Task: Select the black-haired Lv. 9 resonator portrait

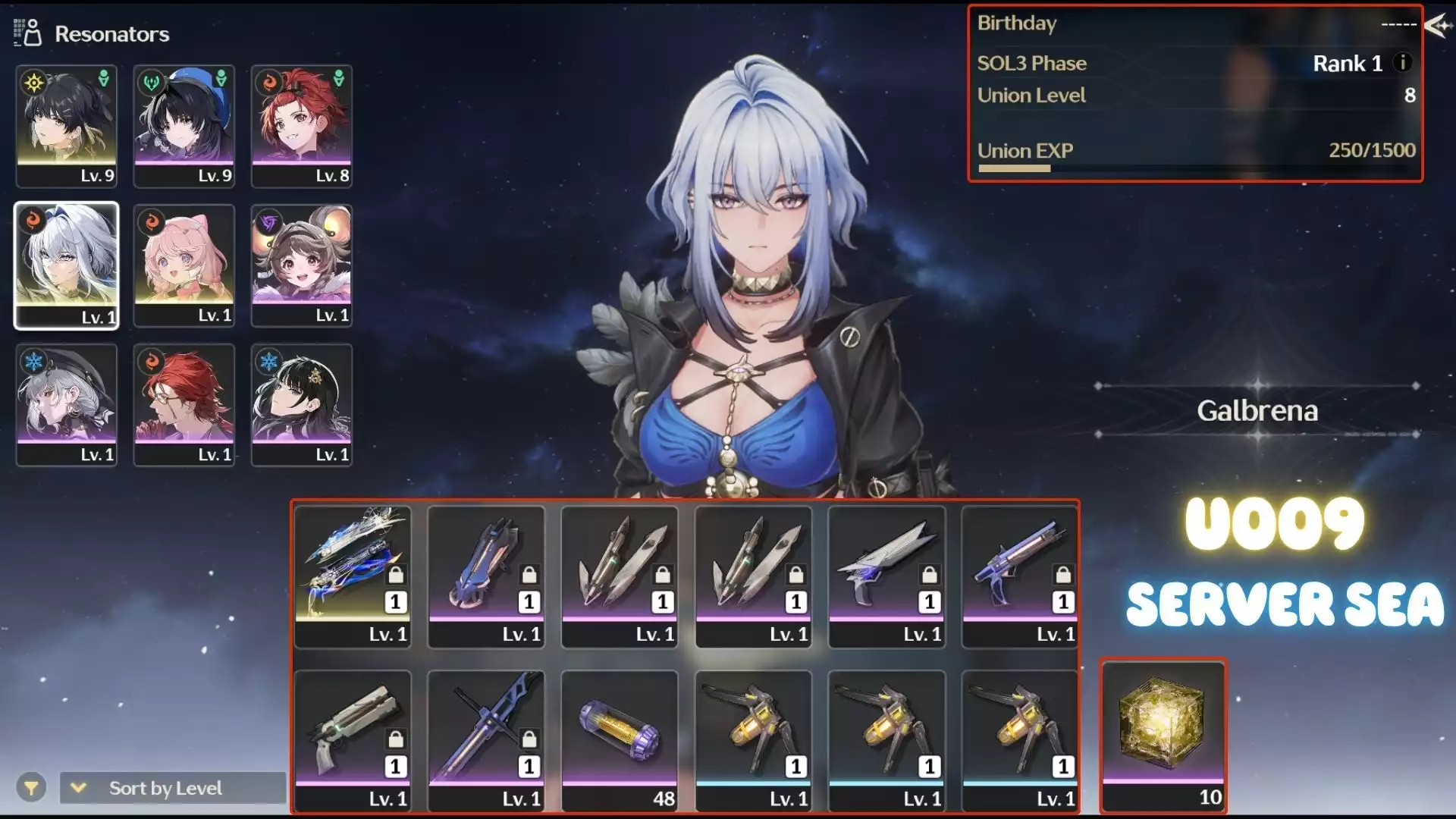Action: click(x=67, y=125)
